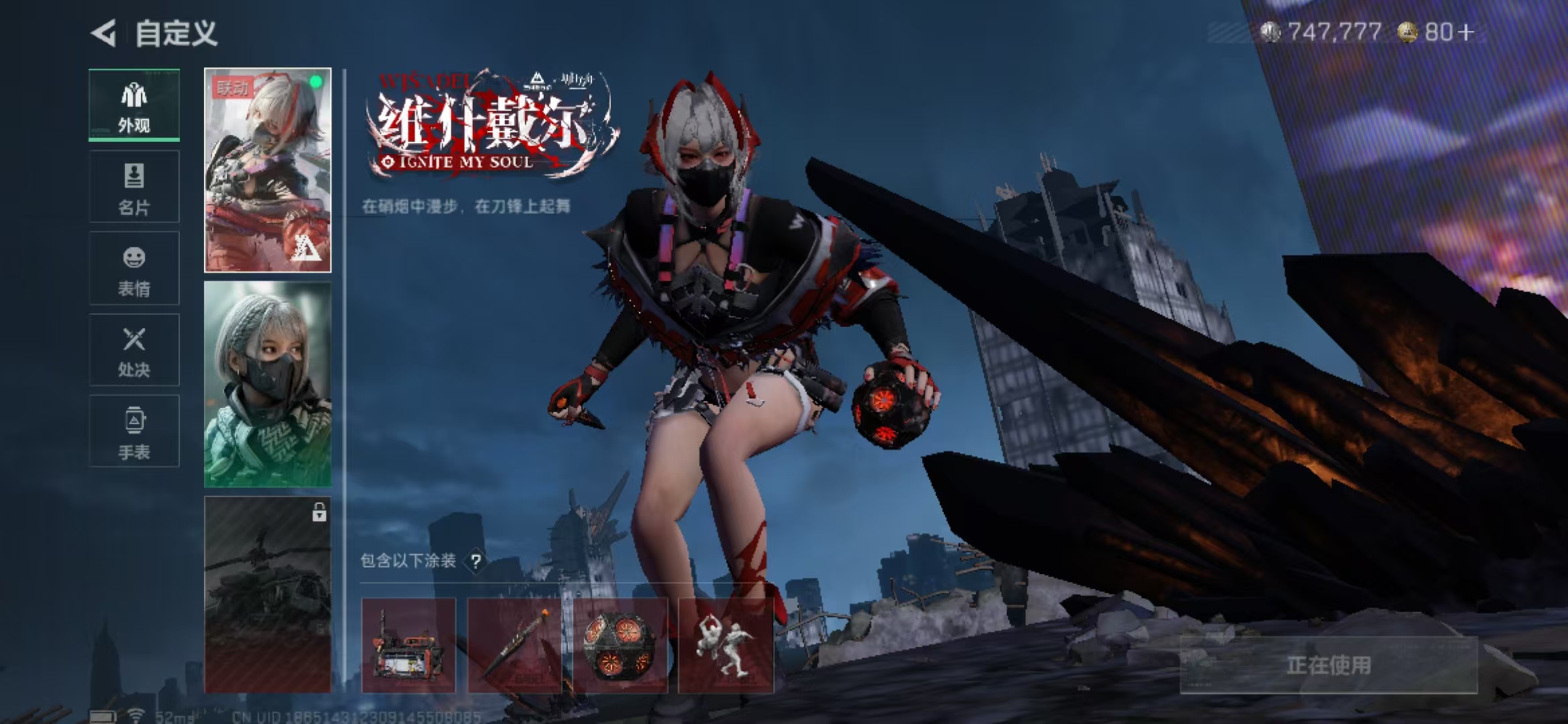Click the 正在使用 in-use button

pos(1328,665)
